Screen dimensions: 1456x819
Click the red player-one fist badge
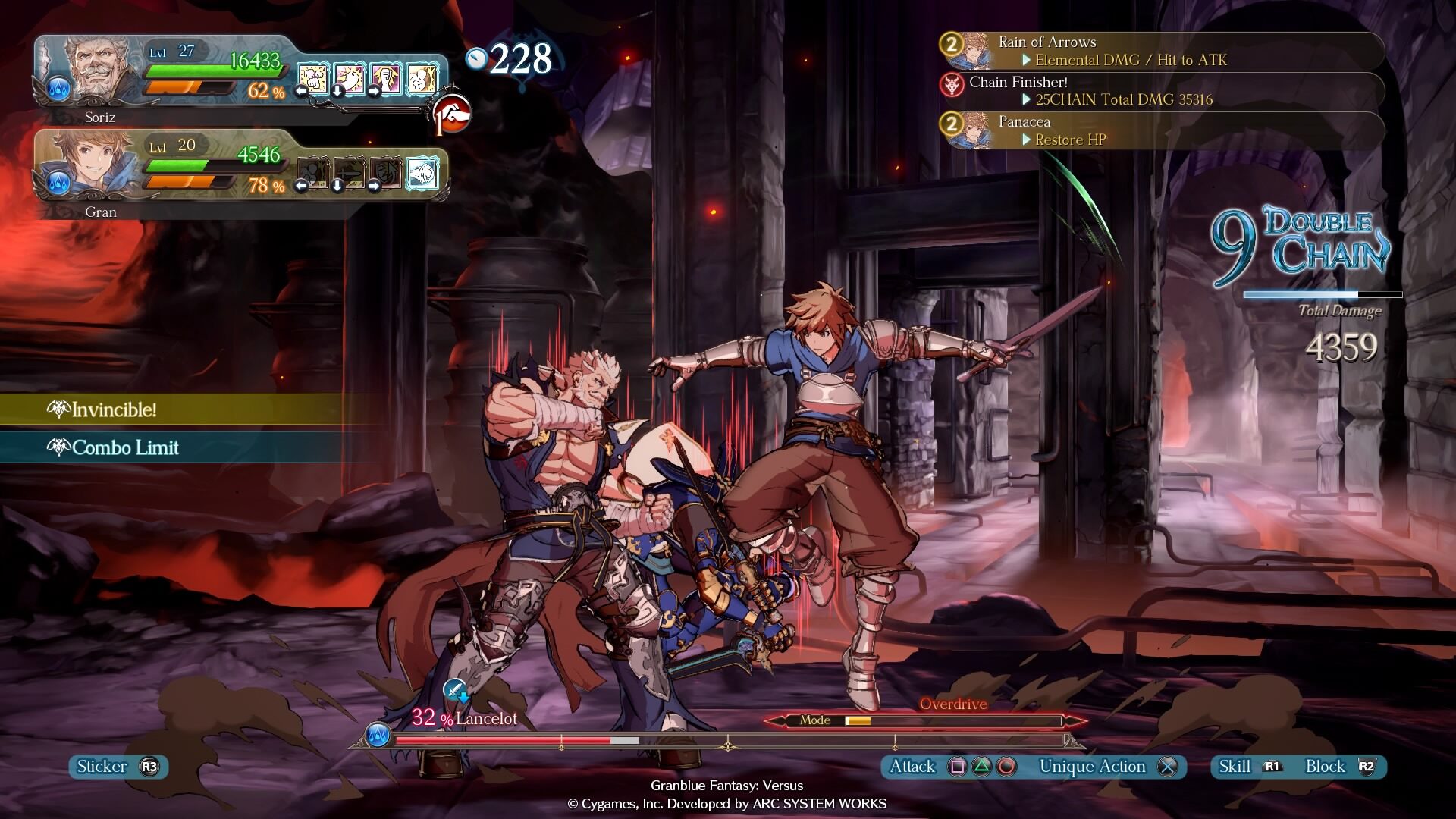point(453,114)
